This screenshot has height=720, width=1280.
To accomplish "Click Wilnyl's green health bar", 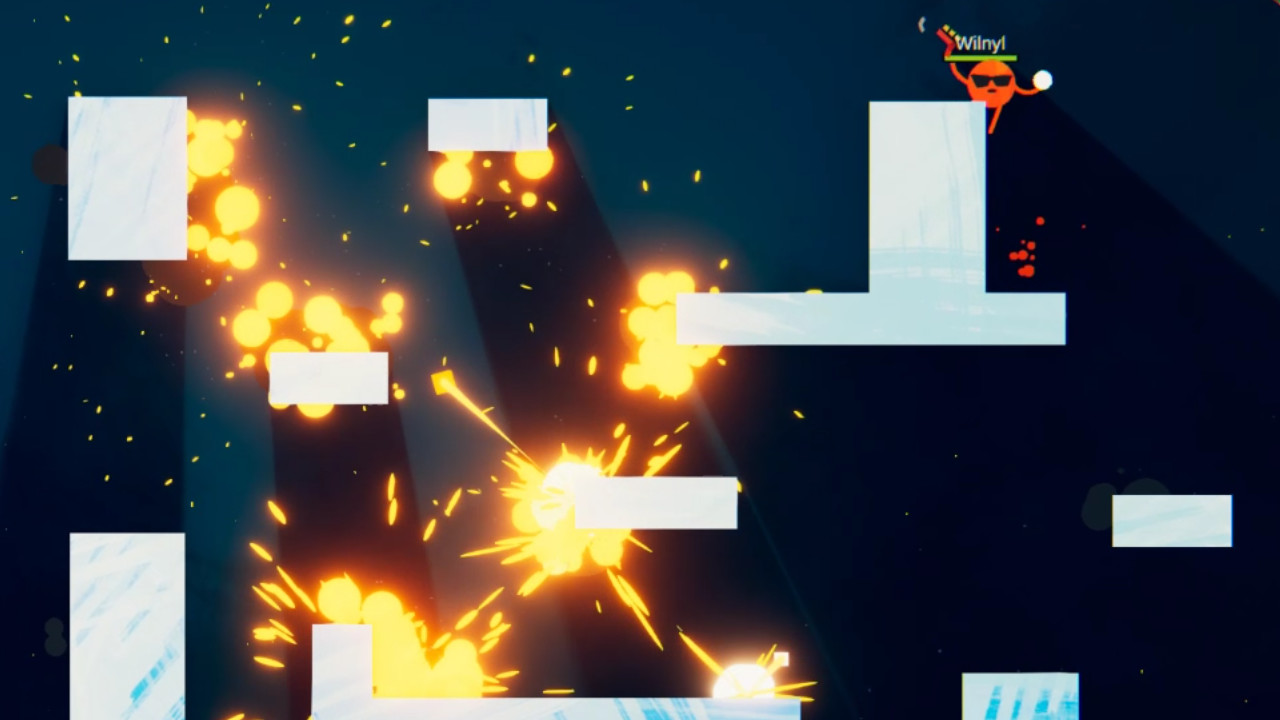I will pos(981,57).
